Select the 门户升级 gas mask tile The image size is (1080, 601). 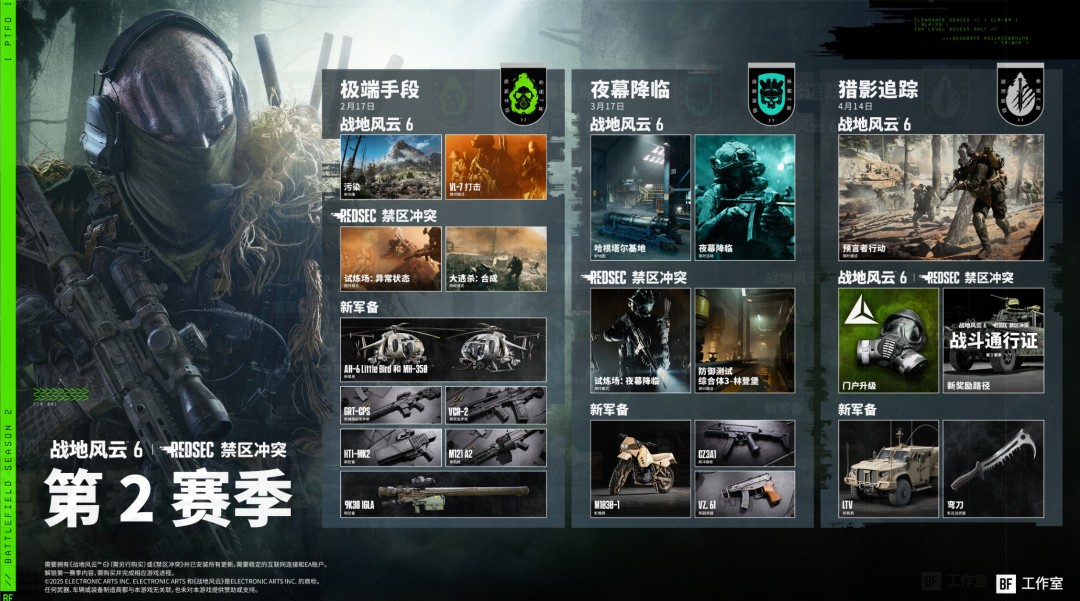888,340
